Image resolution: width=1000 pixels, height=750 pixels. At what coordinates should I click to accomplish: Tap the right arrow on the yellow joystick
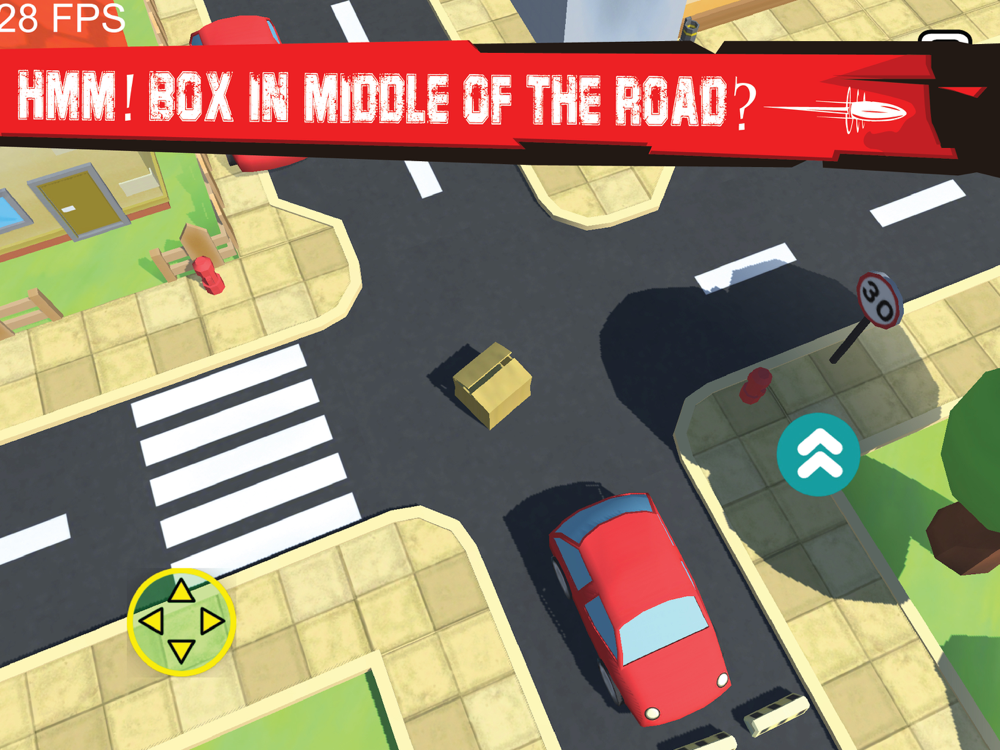click(211, 623)
